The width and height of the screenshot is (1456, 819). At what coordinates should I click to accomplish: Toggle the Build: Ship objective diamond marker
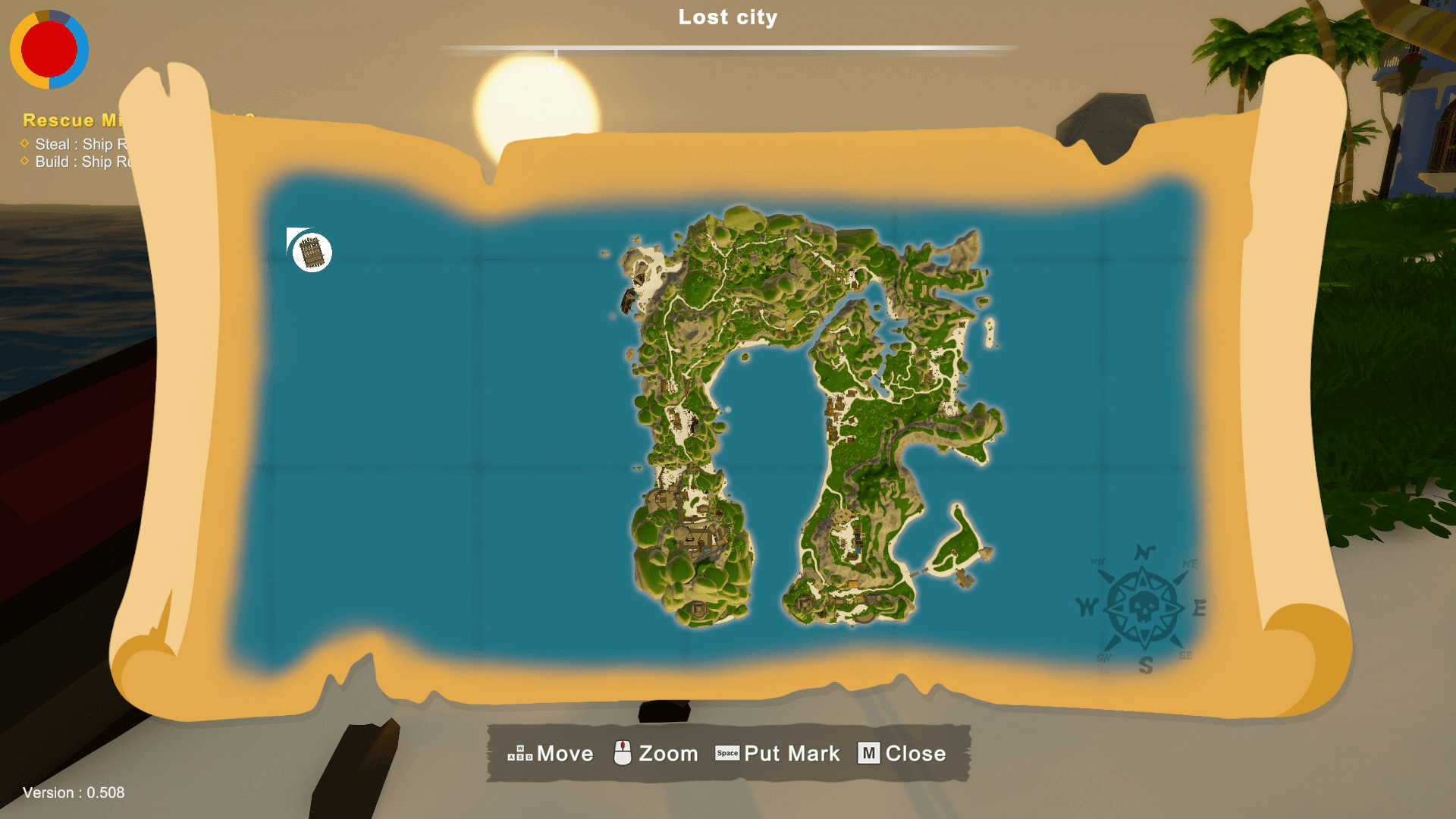tap(24, 161)
